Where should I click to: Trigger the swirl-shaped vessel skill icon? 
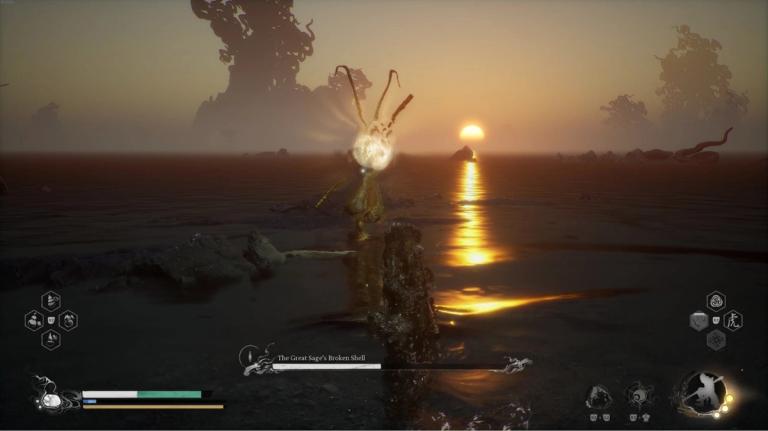pos(639,395)
